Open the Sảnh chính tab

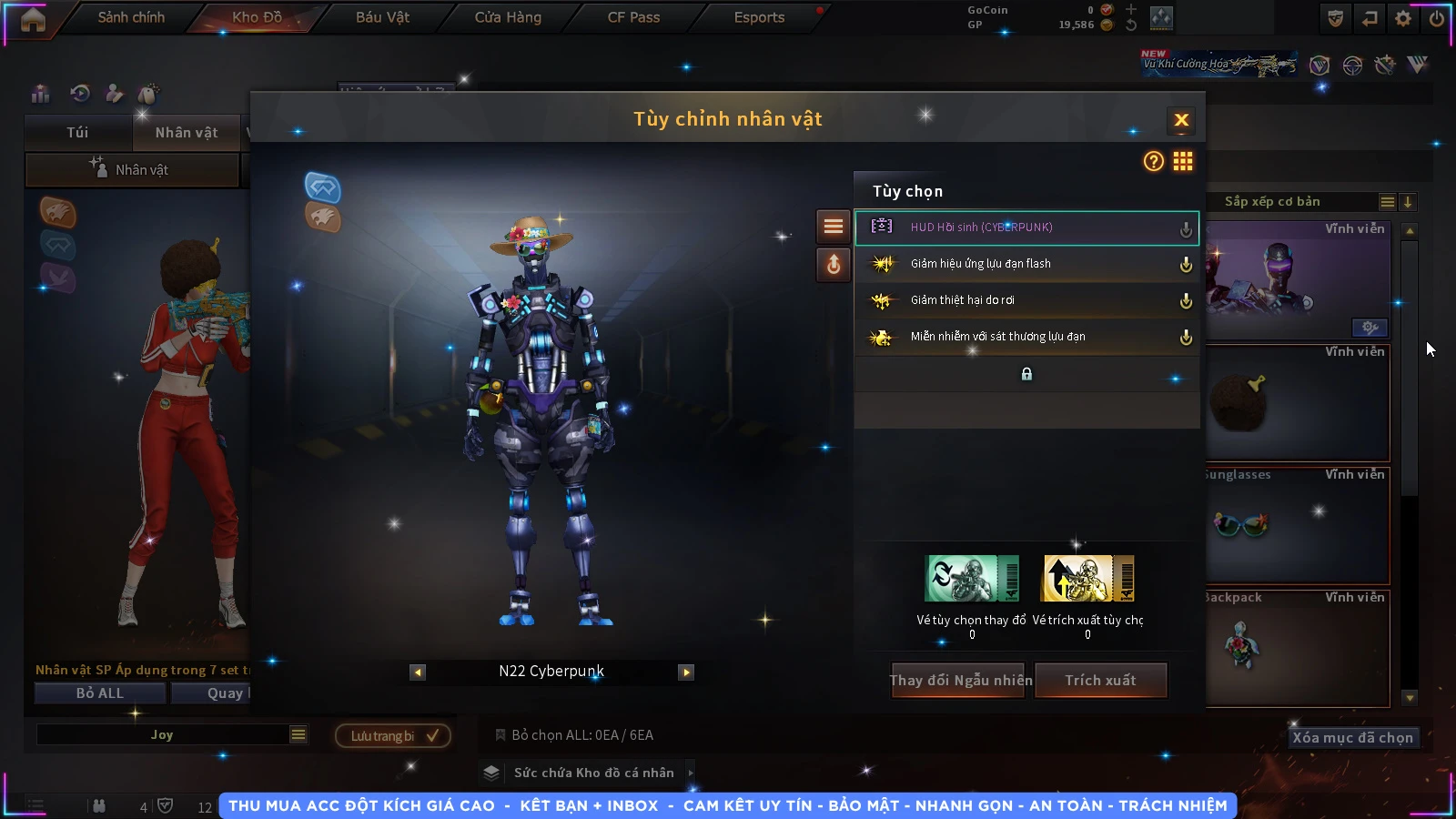131,17
